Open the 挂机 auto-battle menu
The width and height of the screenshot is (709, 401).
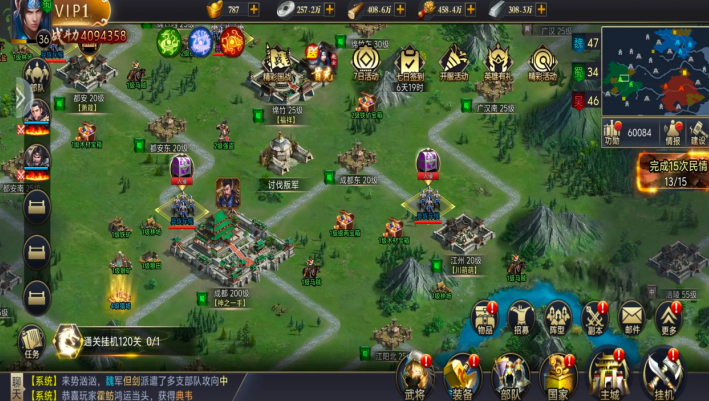click(x=661, y=371)
